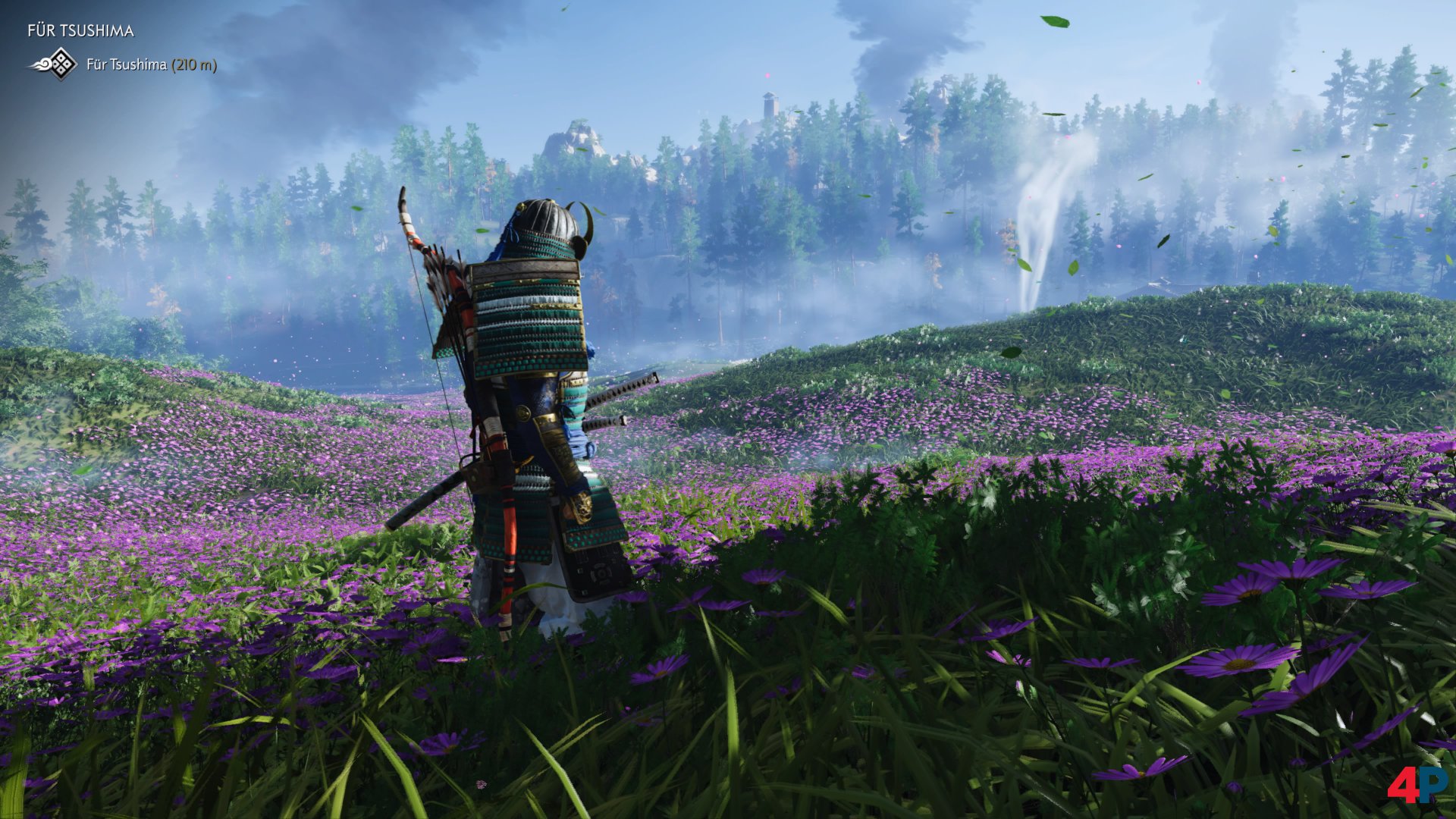Click the quest marker emblem icon
The width and height of the screenshot is (1456, 819).
click(55, 64)
